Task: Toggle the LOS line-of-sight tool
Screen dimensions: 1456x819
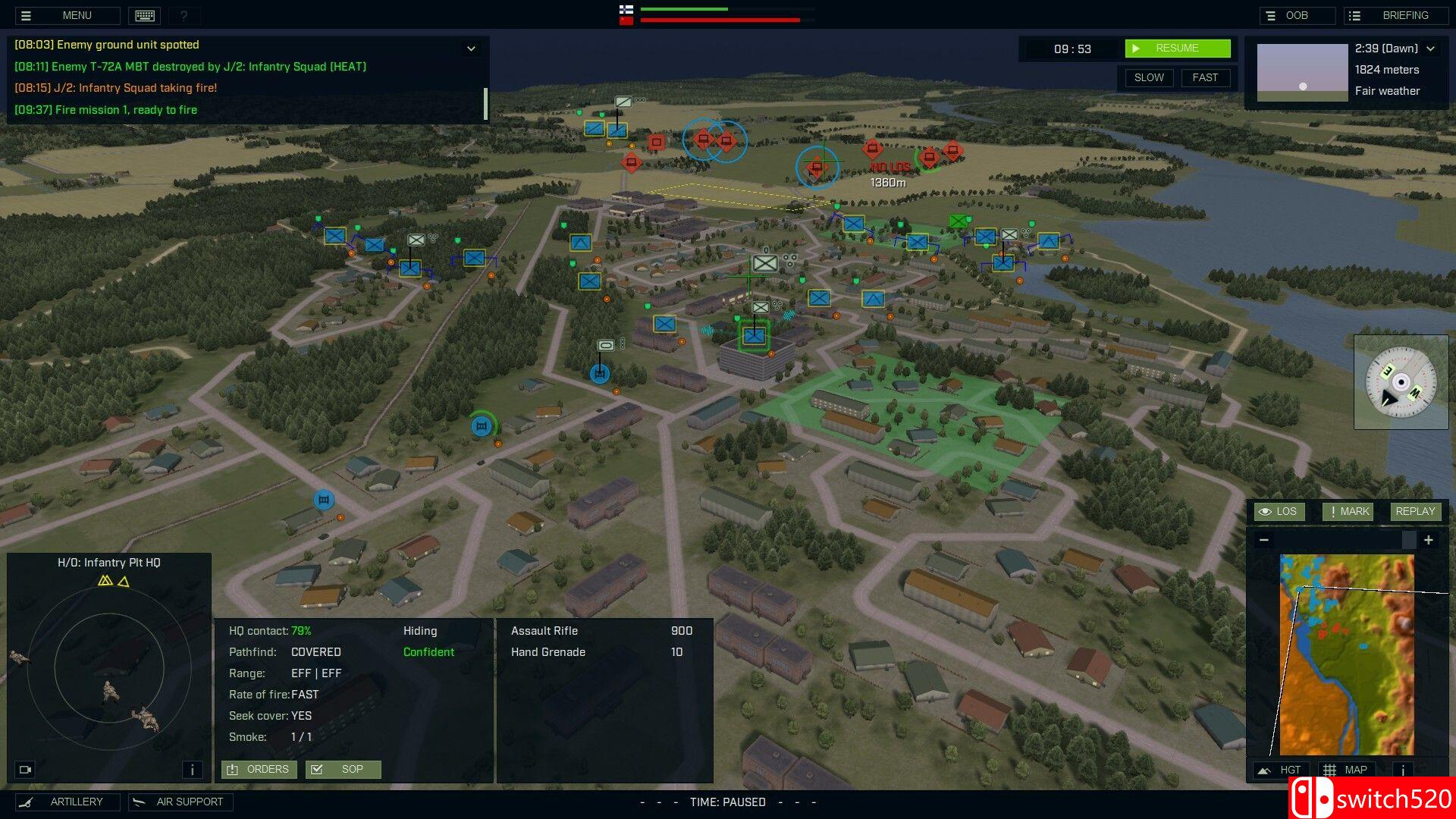Action: [x=1279, y=511]
